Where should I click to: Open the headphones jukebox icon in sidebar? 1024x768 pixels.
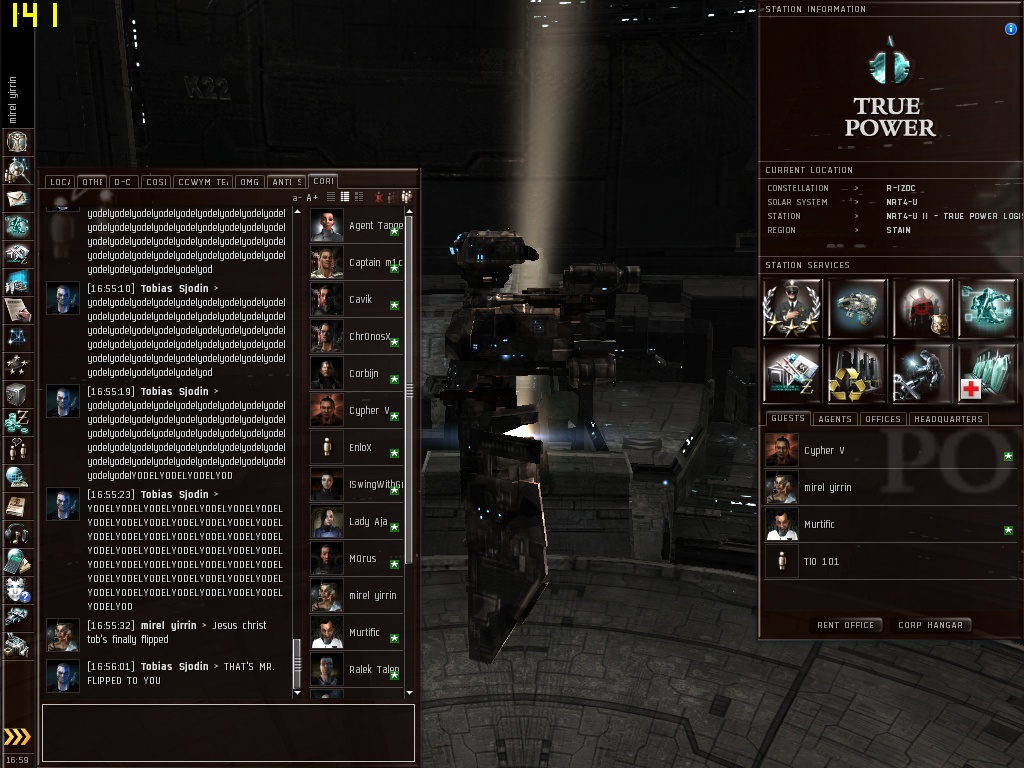point(17,534)
